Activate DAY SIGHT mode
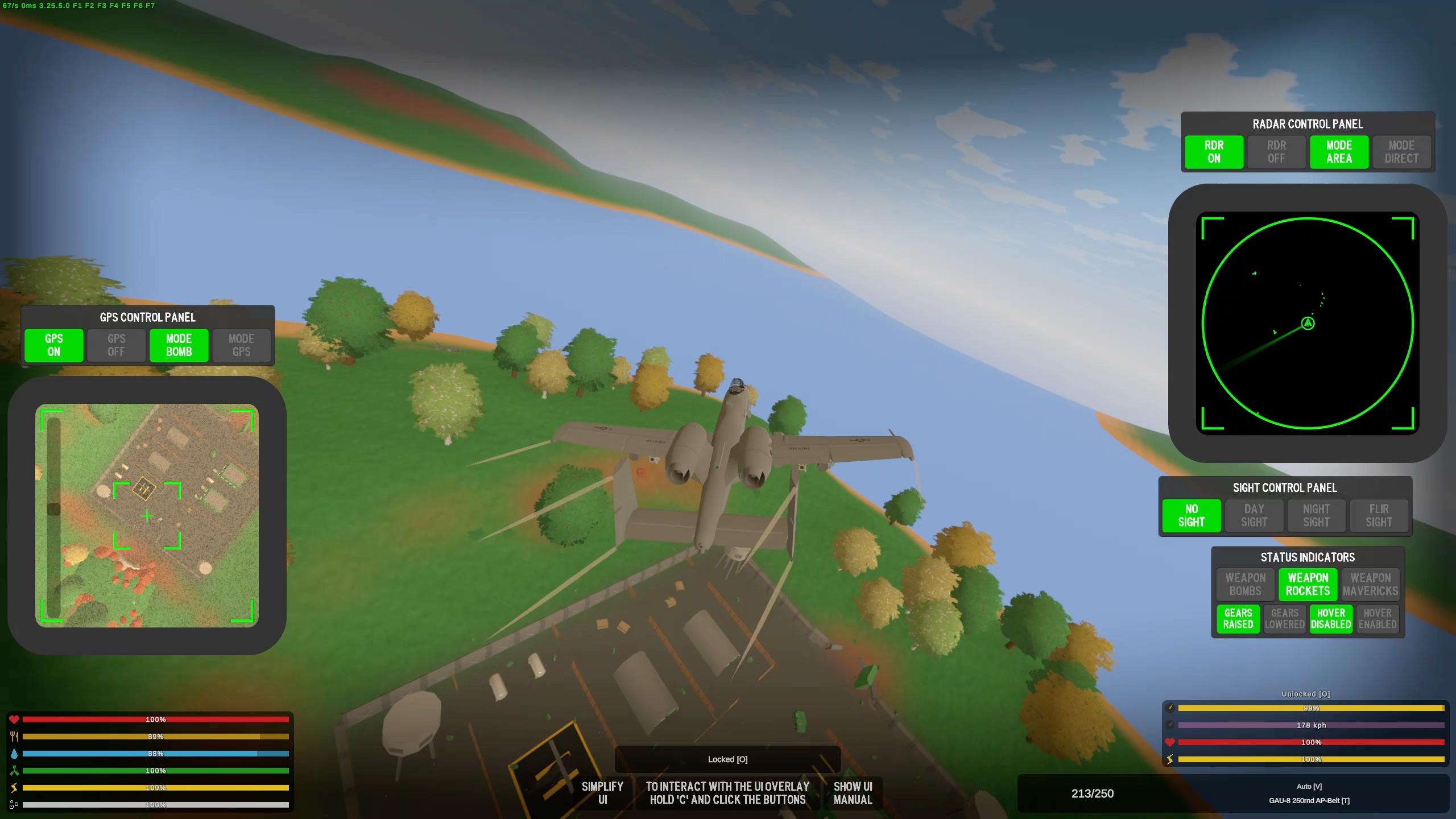The width and height of the screenshot is (1456, 819). point(1254,516)
